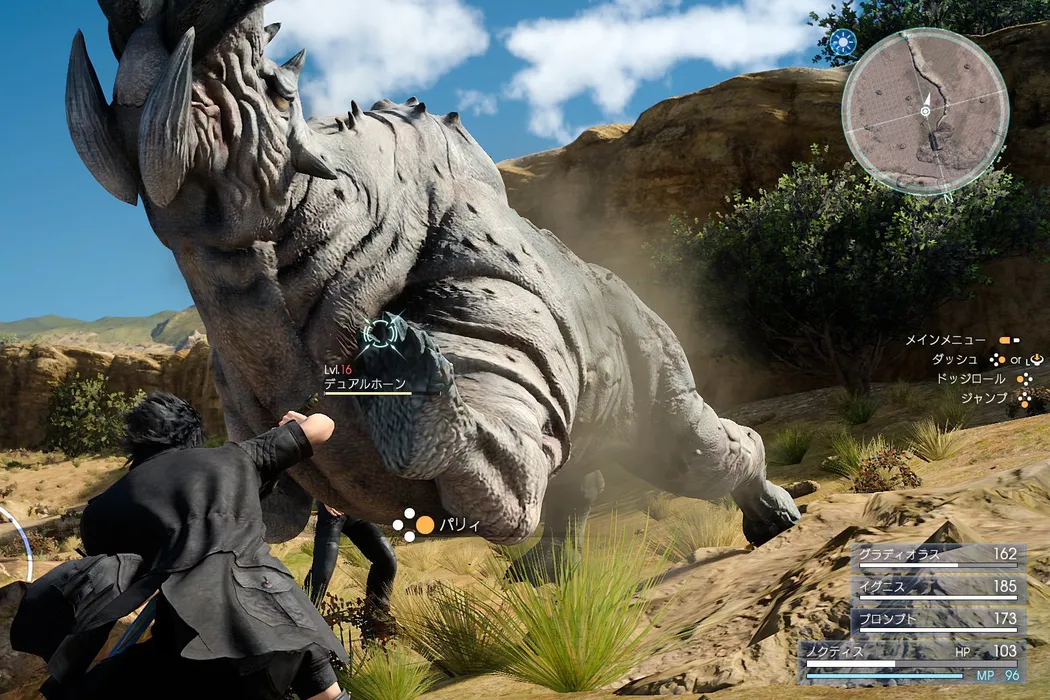The image size is (1050, 700).
Task: Choose the プロンプト party row
Action: [937, 621]
